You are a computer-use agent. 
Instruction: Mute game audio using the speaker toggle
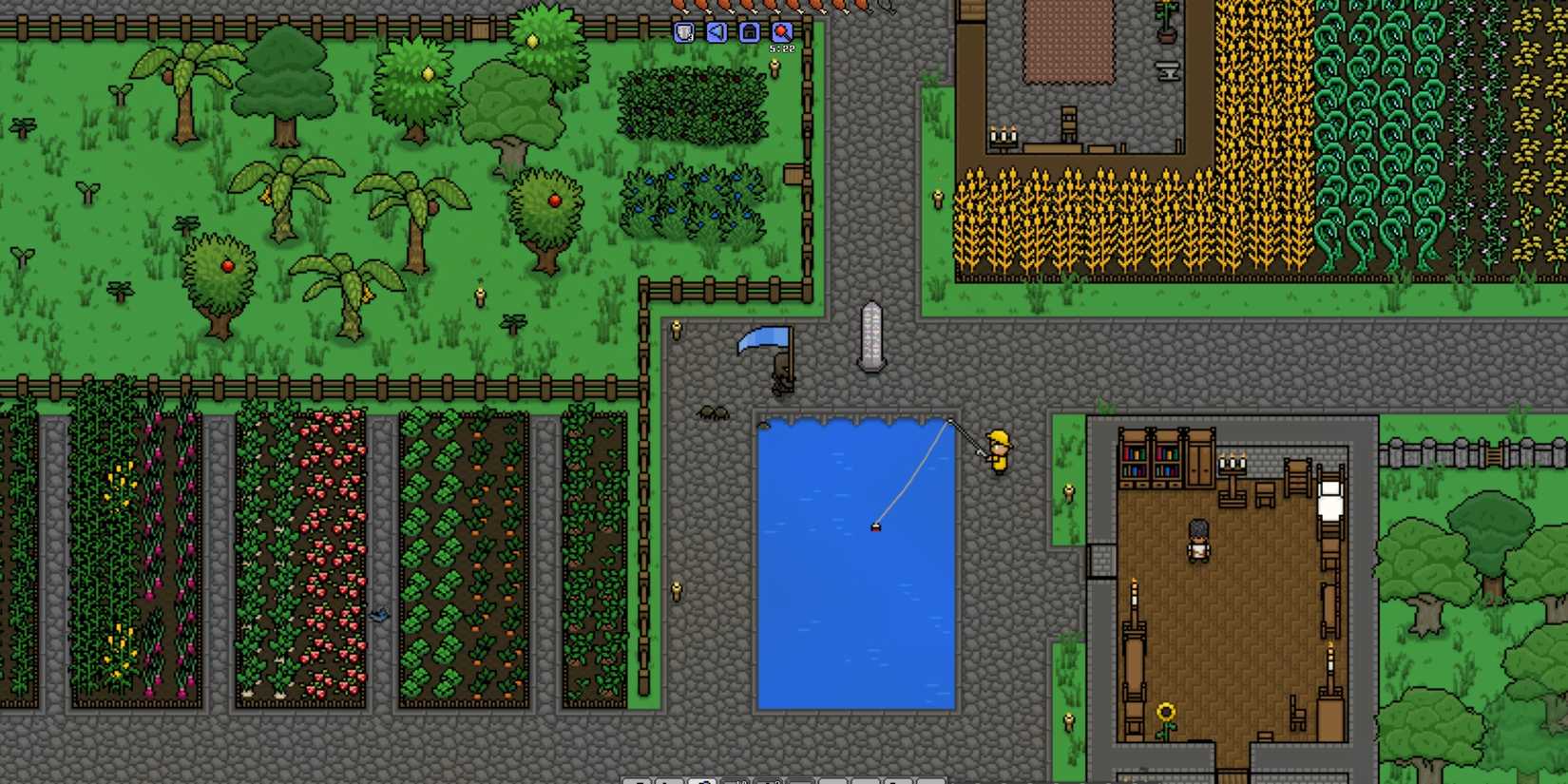[716, 32]
